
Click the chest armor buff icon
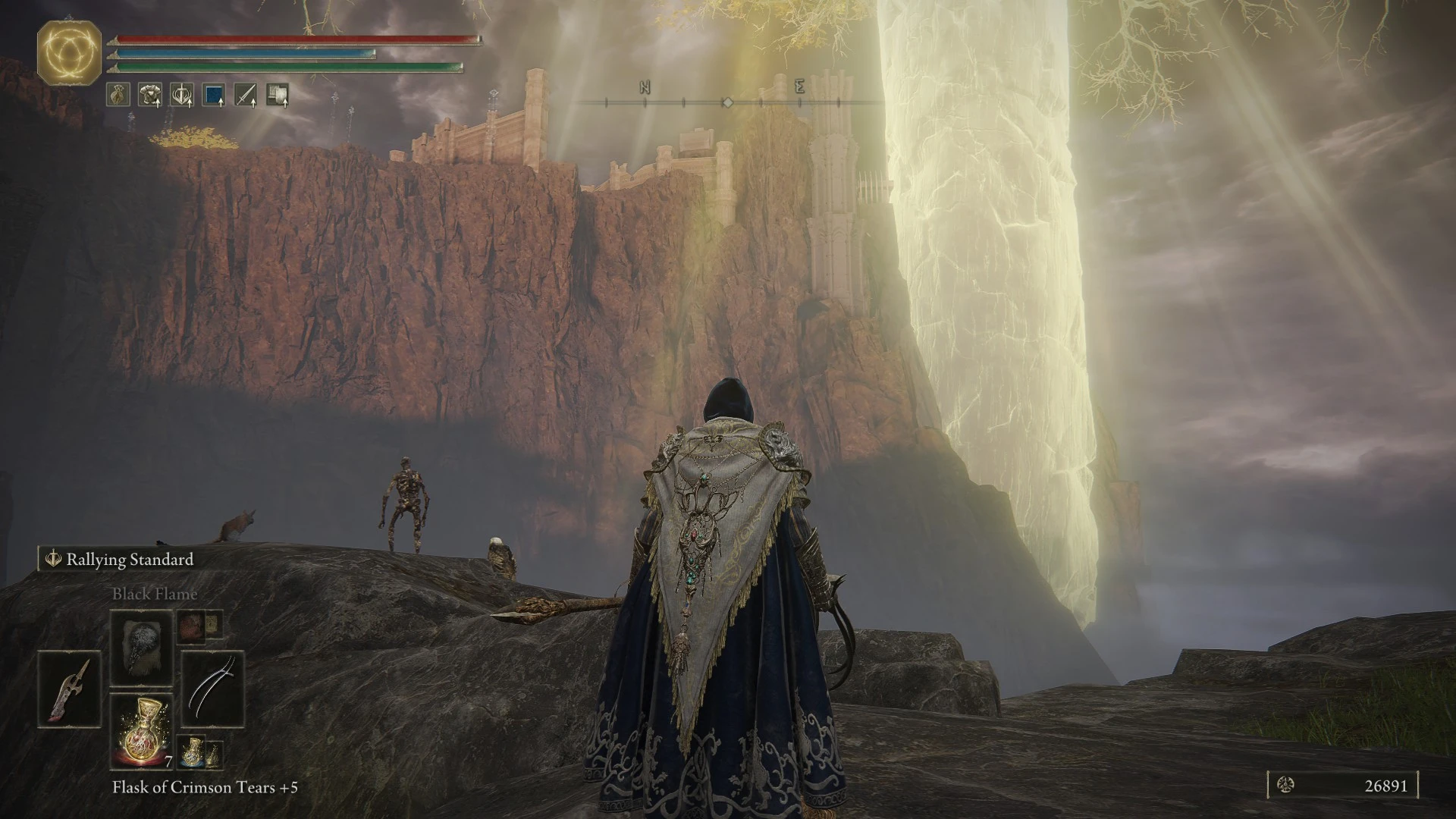pos(150,95)
